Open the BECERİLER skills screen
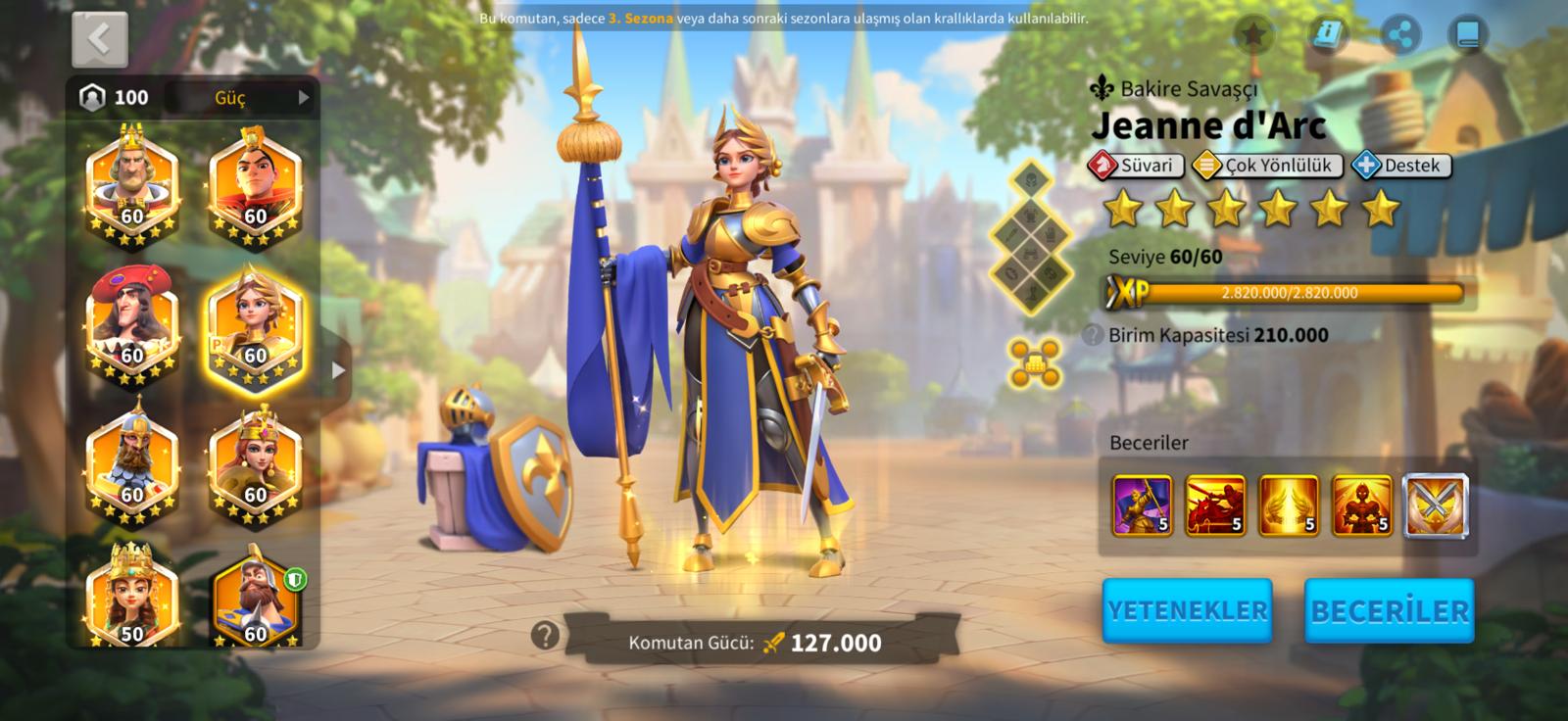 1390,610
